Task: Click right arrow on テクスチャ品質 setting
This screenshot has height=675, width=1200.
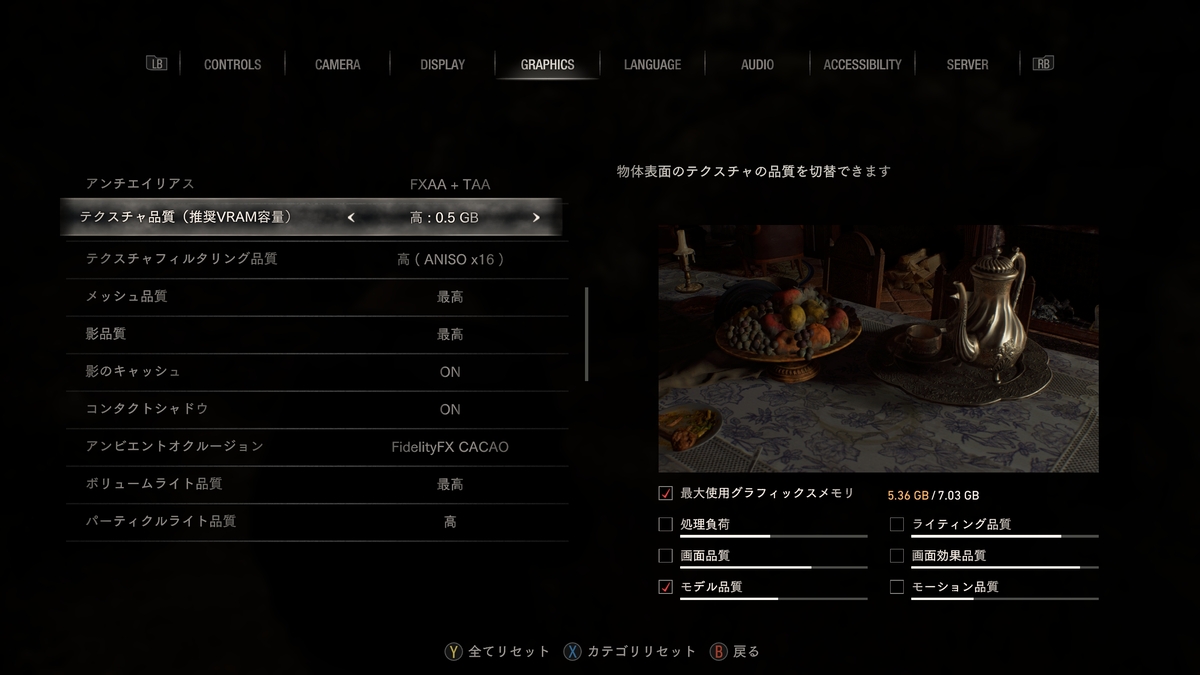Action: 536,217
